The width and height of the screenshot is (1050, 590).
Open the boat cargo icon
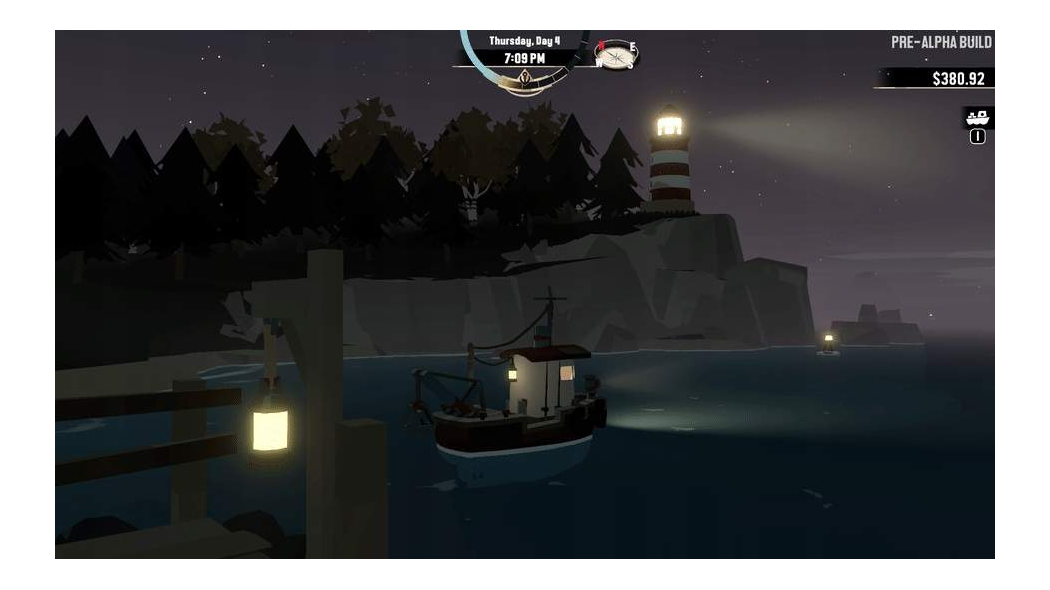pos(977,118)
